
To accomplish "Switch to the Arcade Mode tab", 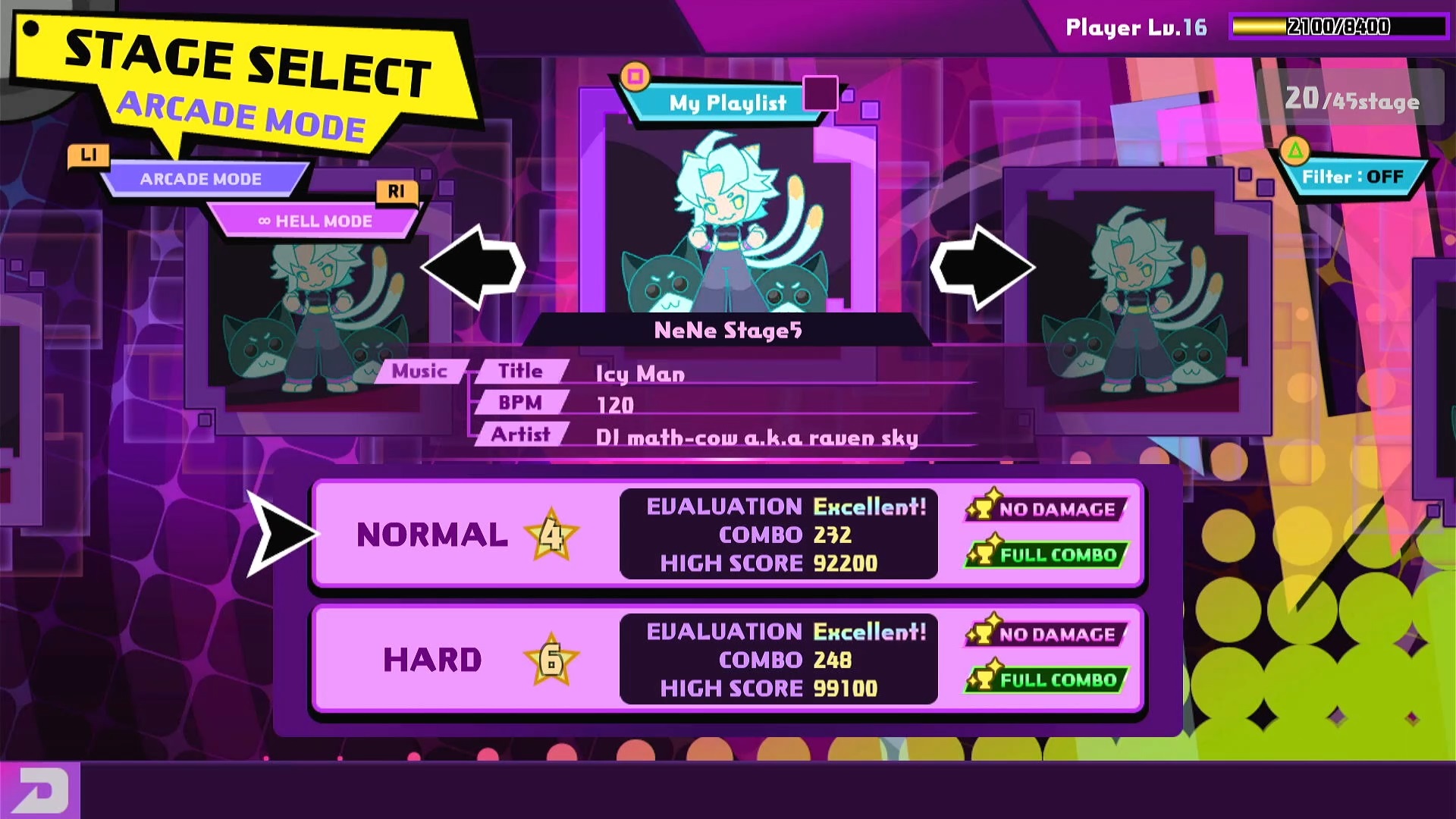I will (x=201, y=179).
